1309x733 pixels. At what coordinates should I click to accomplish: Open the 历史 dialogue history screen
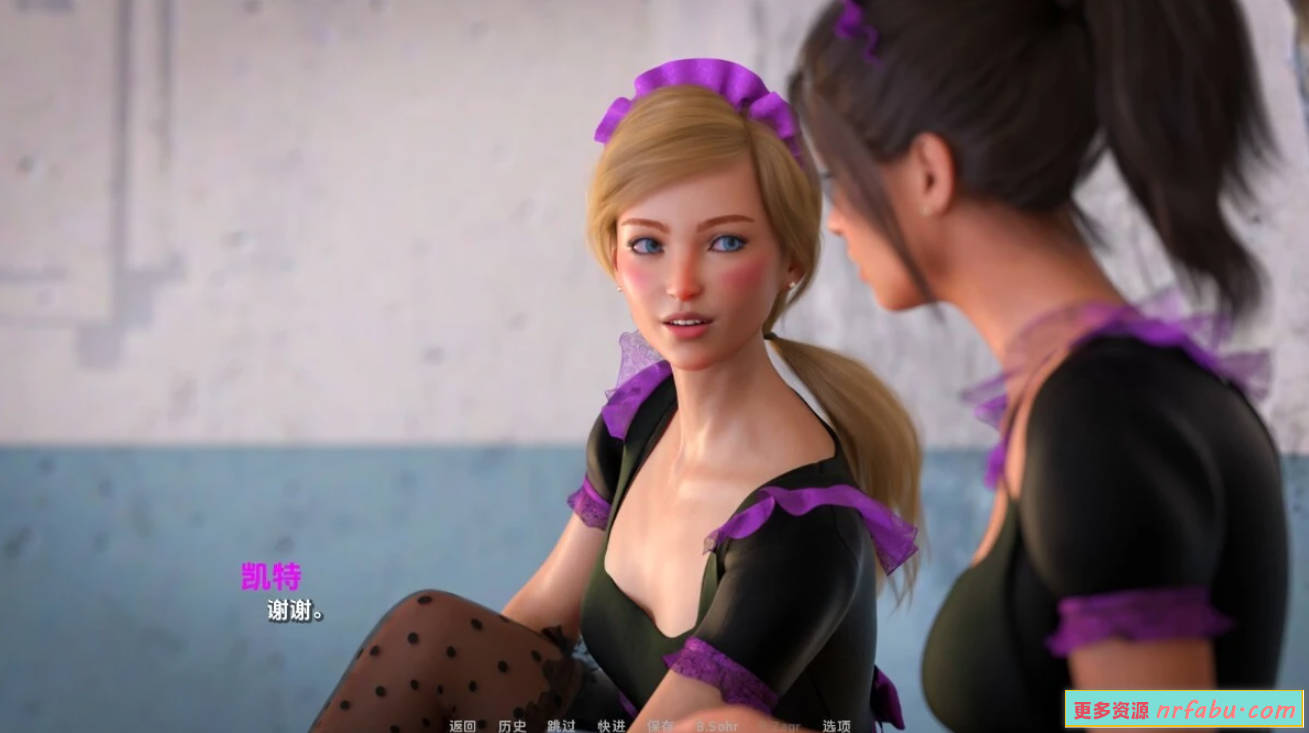pyautogui.click(x=510, y=726)
